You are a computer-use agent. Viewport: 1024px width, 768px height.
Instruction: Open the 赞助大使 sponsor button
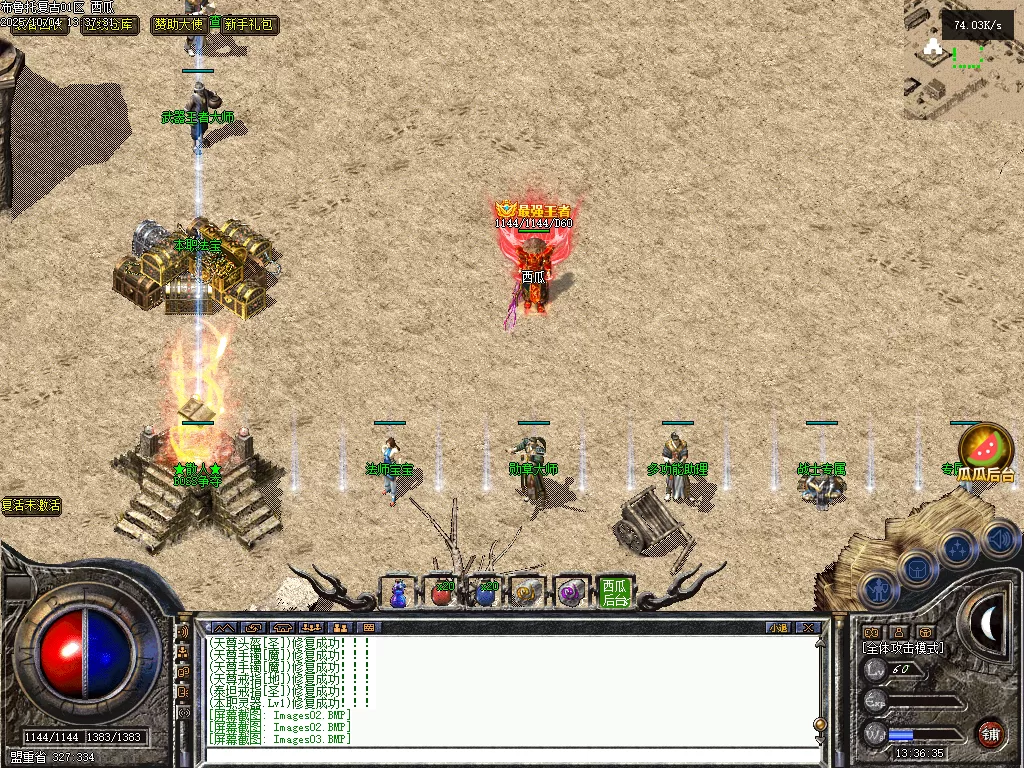click(178, 24)
